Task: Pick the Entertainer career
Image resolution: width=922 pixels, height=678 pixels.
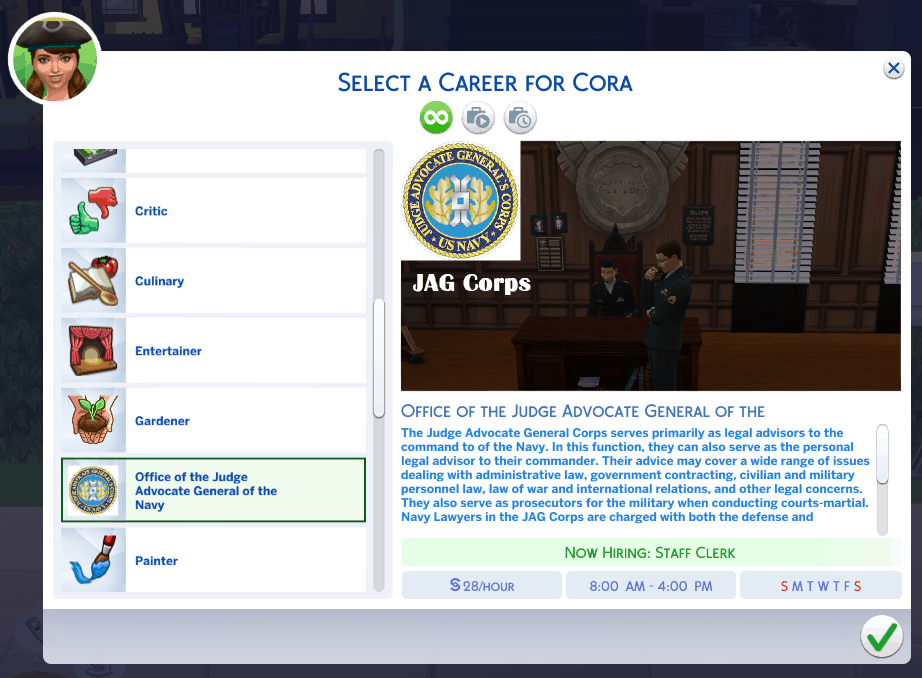Action: 213,351
